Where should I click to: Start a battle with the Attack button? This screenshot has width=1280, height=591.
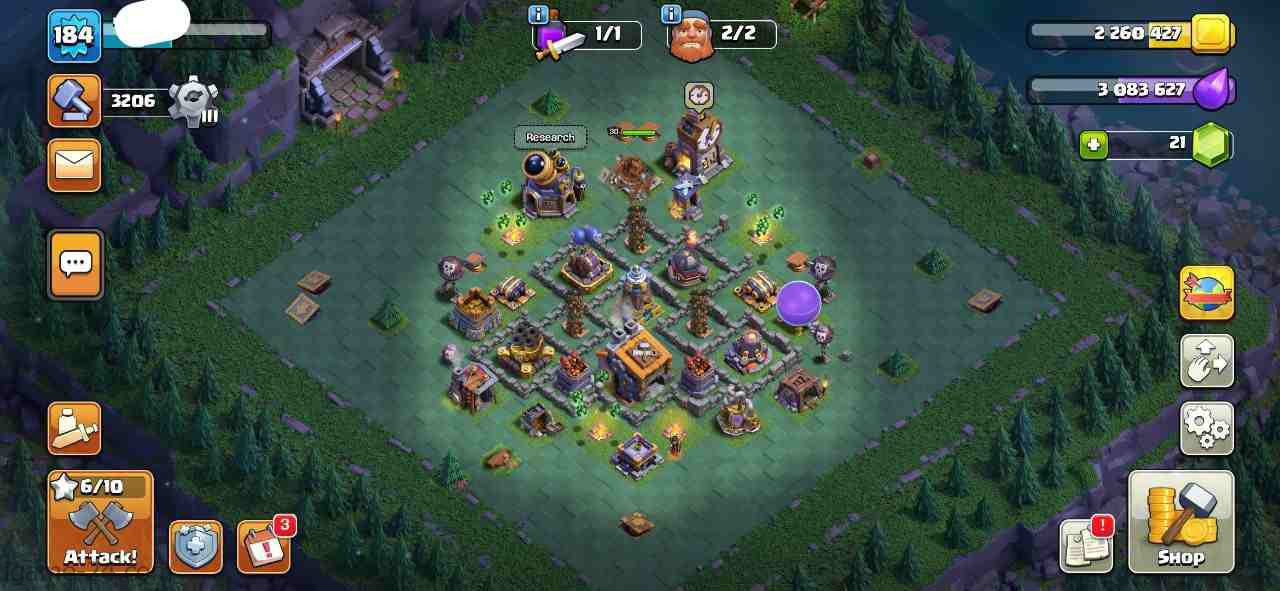pyautogui.click(x=100, y=521)
